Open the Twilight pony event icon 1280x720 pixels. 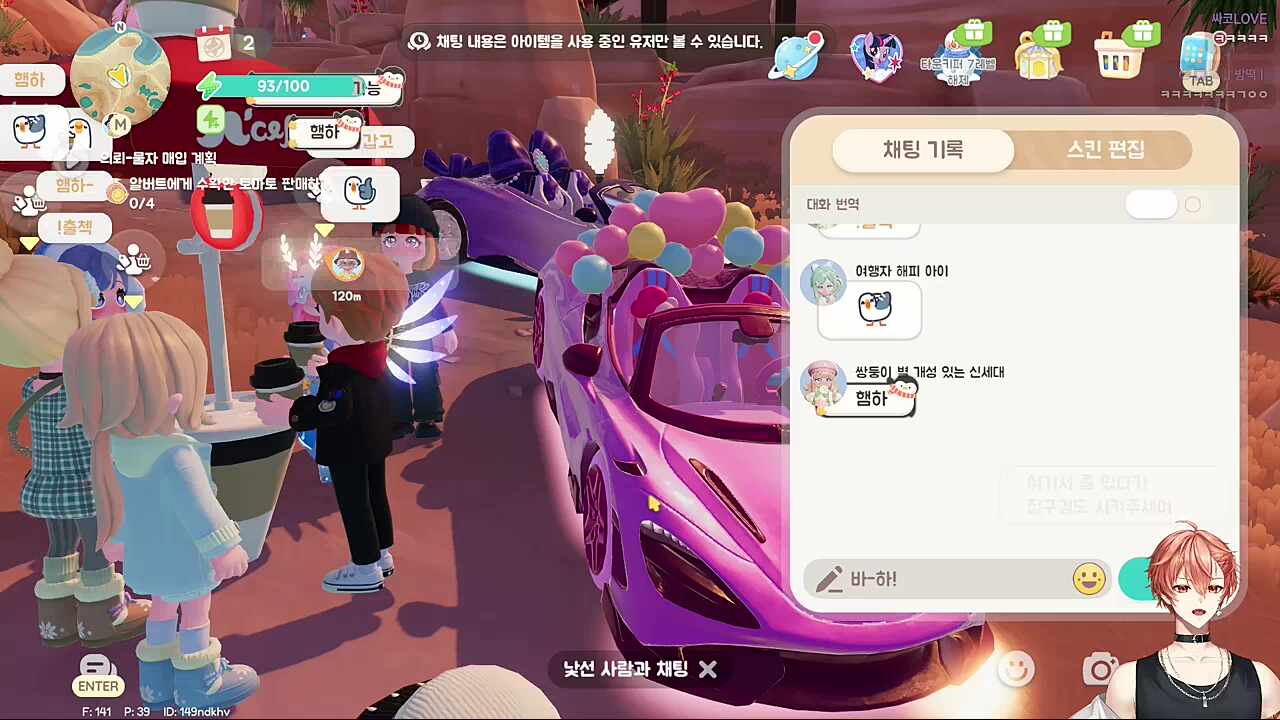875,57
